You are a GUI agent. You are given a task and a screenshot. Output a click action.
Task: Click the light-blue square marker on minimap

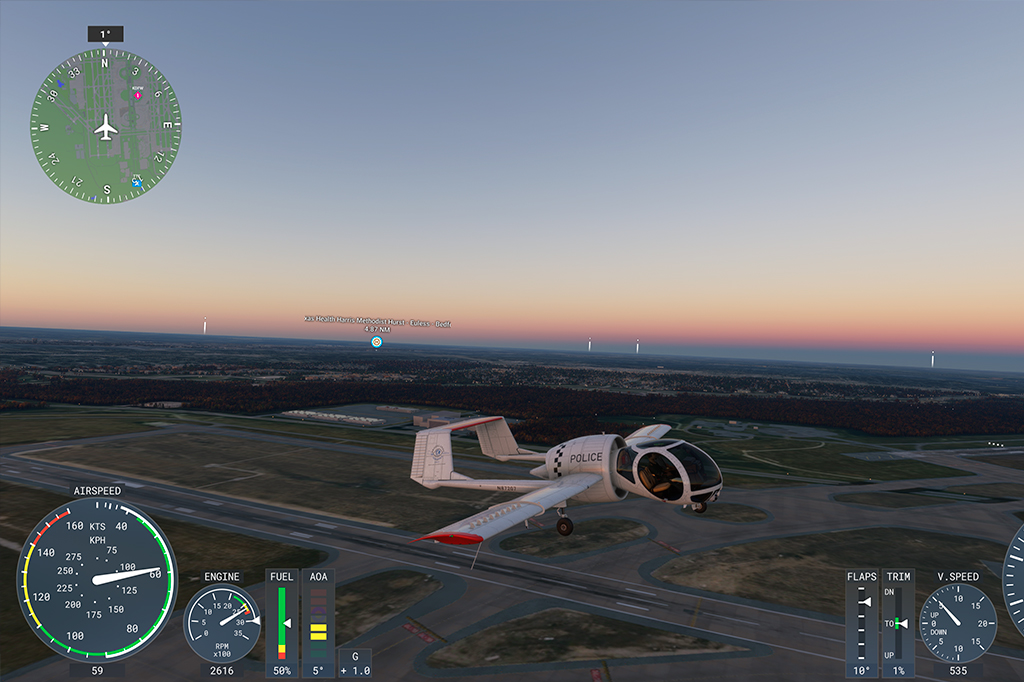(136, 182)
